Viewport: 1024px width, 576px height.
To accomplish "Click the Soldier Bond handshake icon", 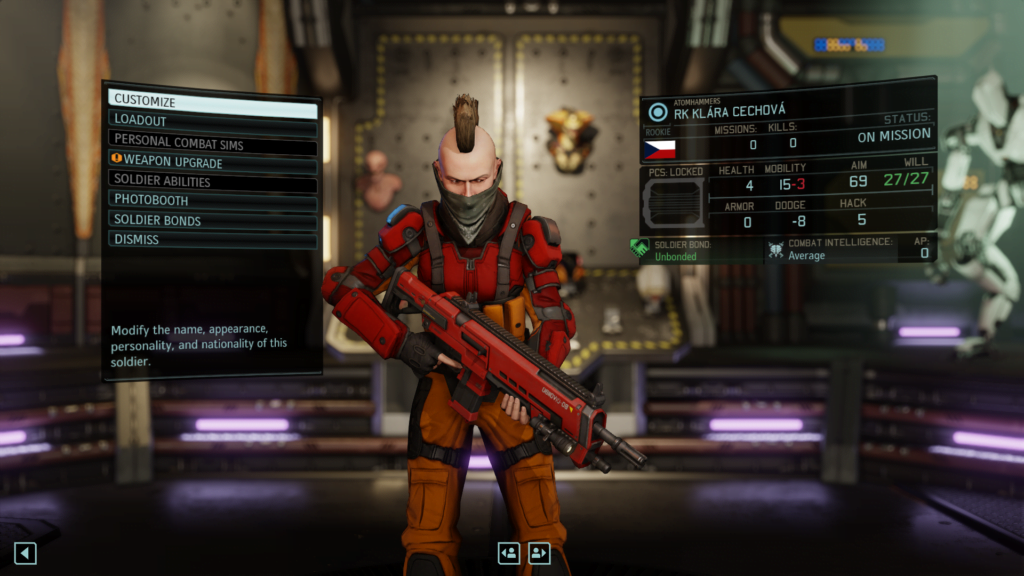I will (640, 248).
